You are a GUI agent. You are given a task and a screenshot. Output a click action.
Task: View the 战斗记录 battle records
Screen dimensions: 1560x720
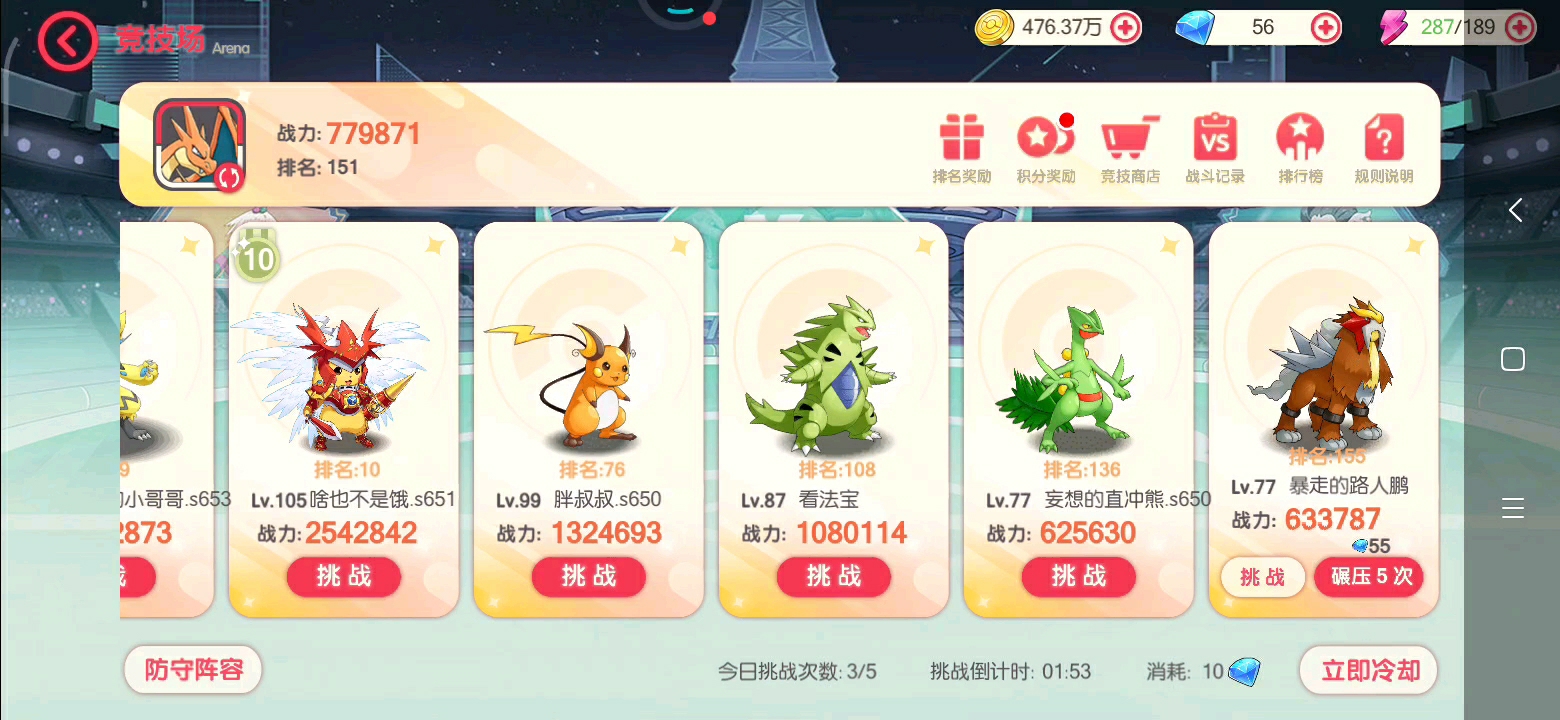point(1213,148)
